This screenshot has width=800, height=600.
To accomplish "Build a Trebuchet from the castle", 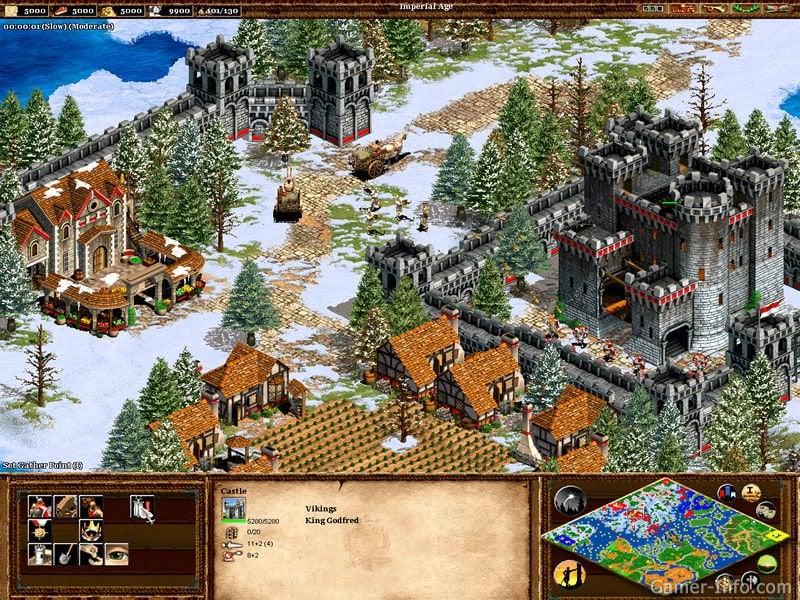I will (66, 507).
